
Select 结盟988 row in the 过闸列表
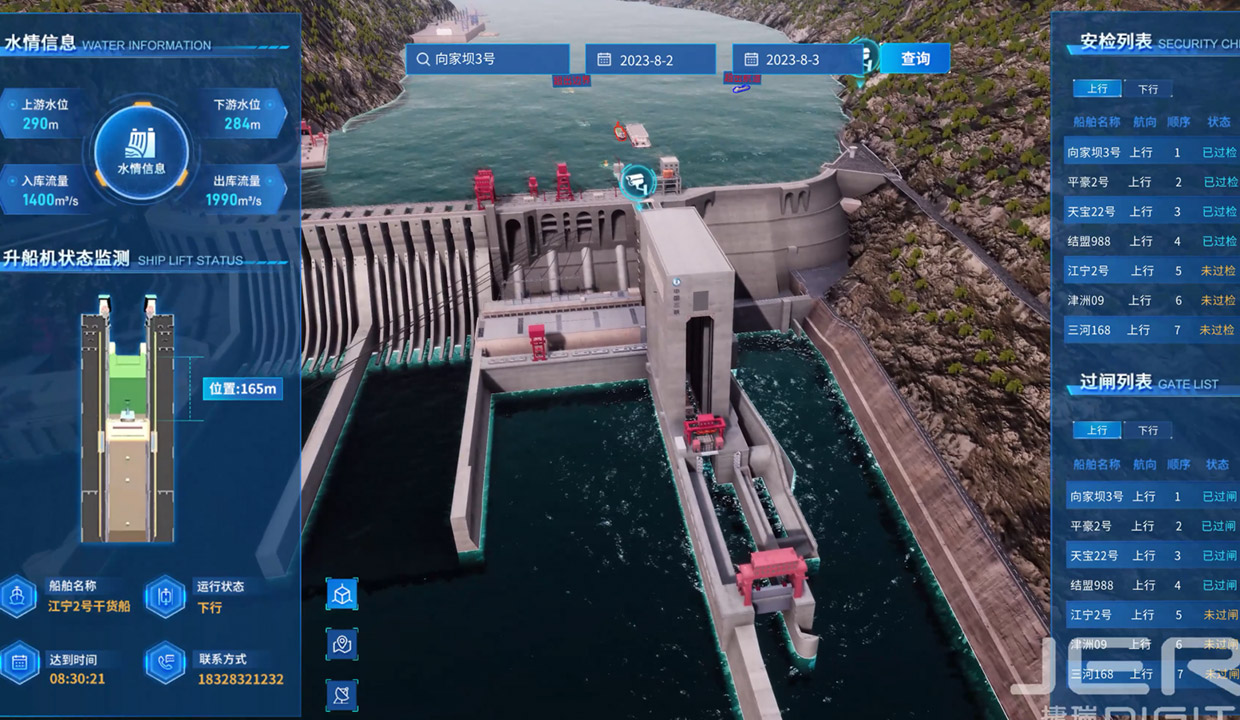coord(1150,585)
